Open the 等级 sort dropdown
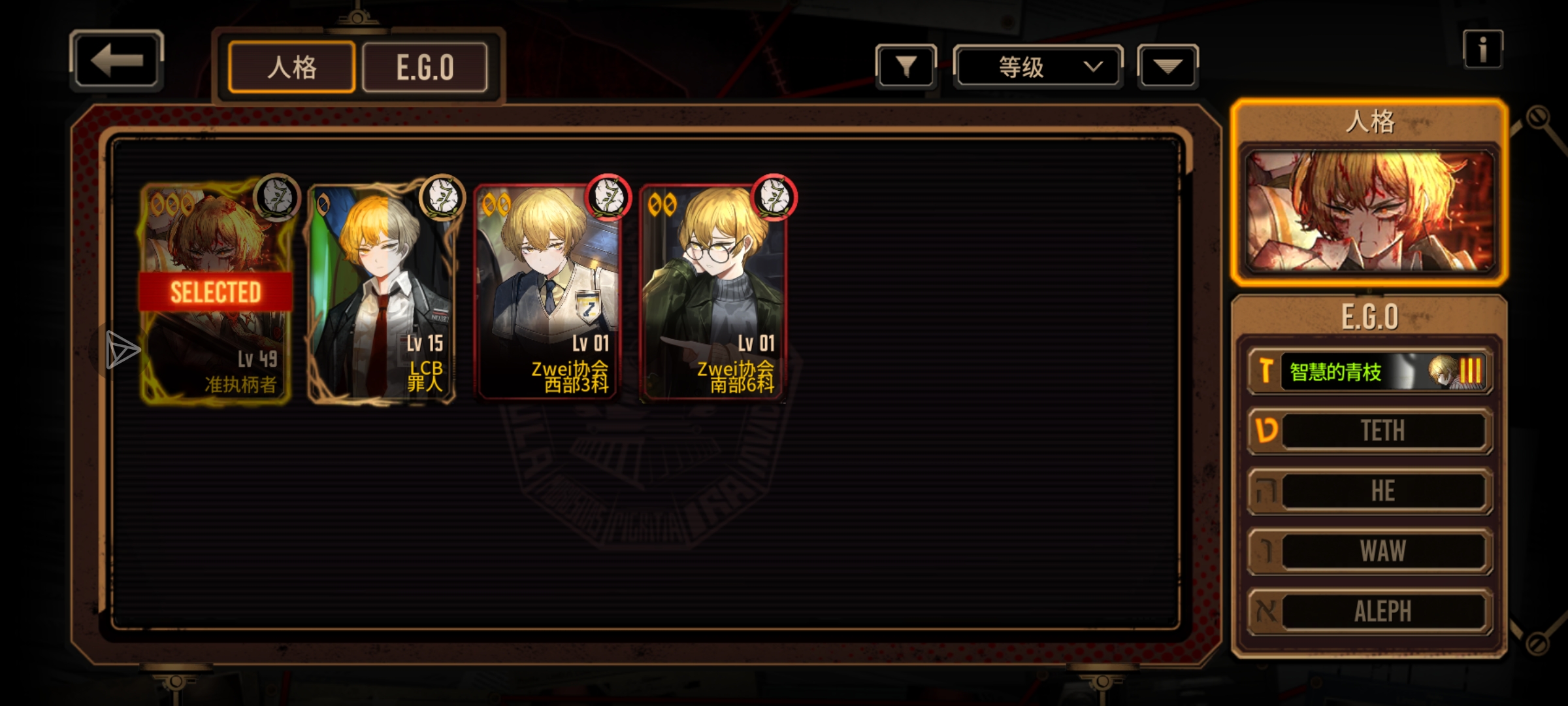Viewport: 1568px width, 706px height. coord(1037,67)
